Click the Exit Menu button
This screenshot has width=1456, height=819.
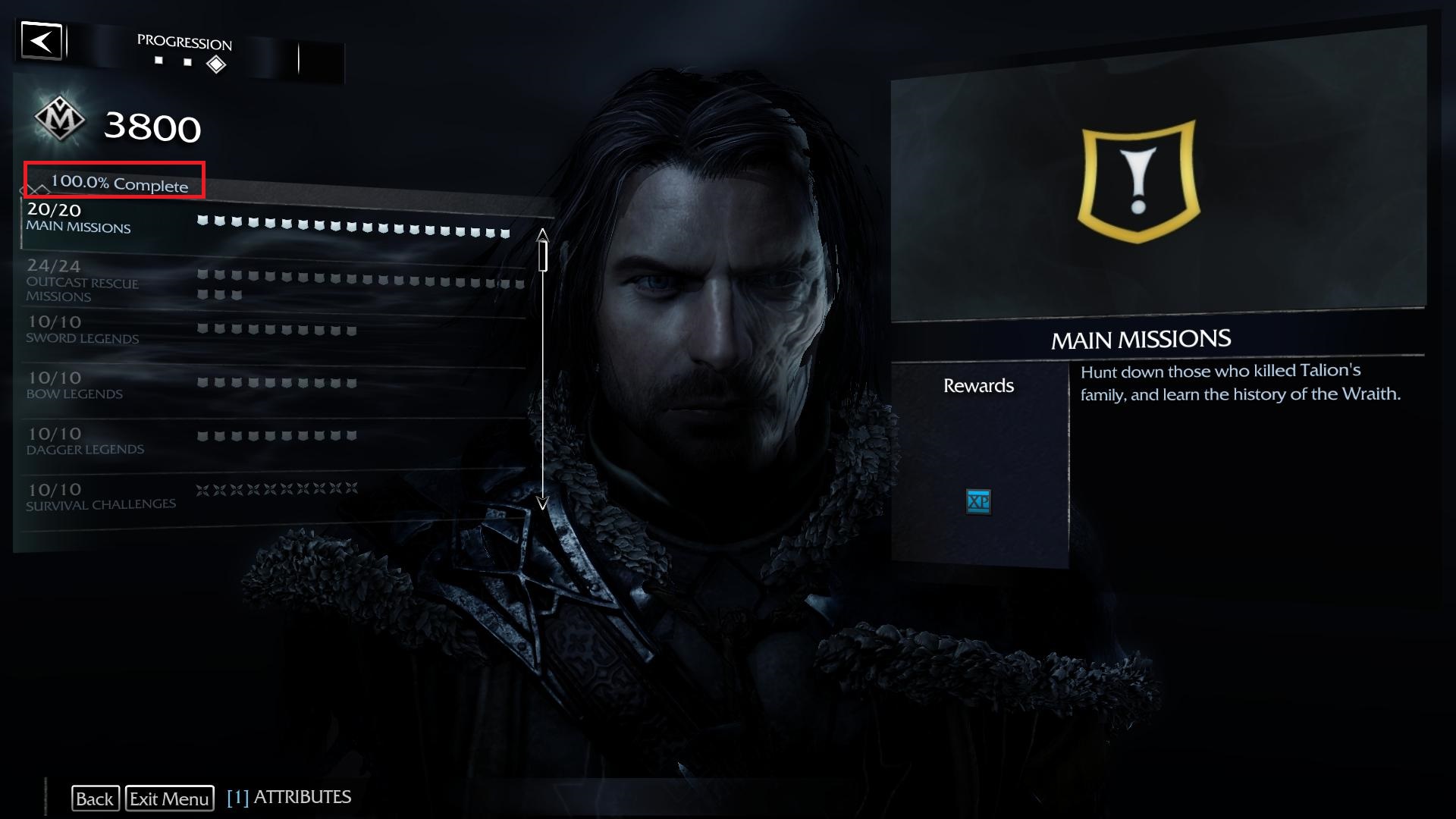click(169, 799)
